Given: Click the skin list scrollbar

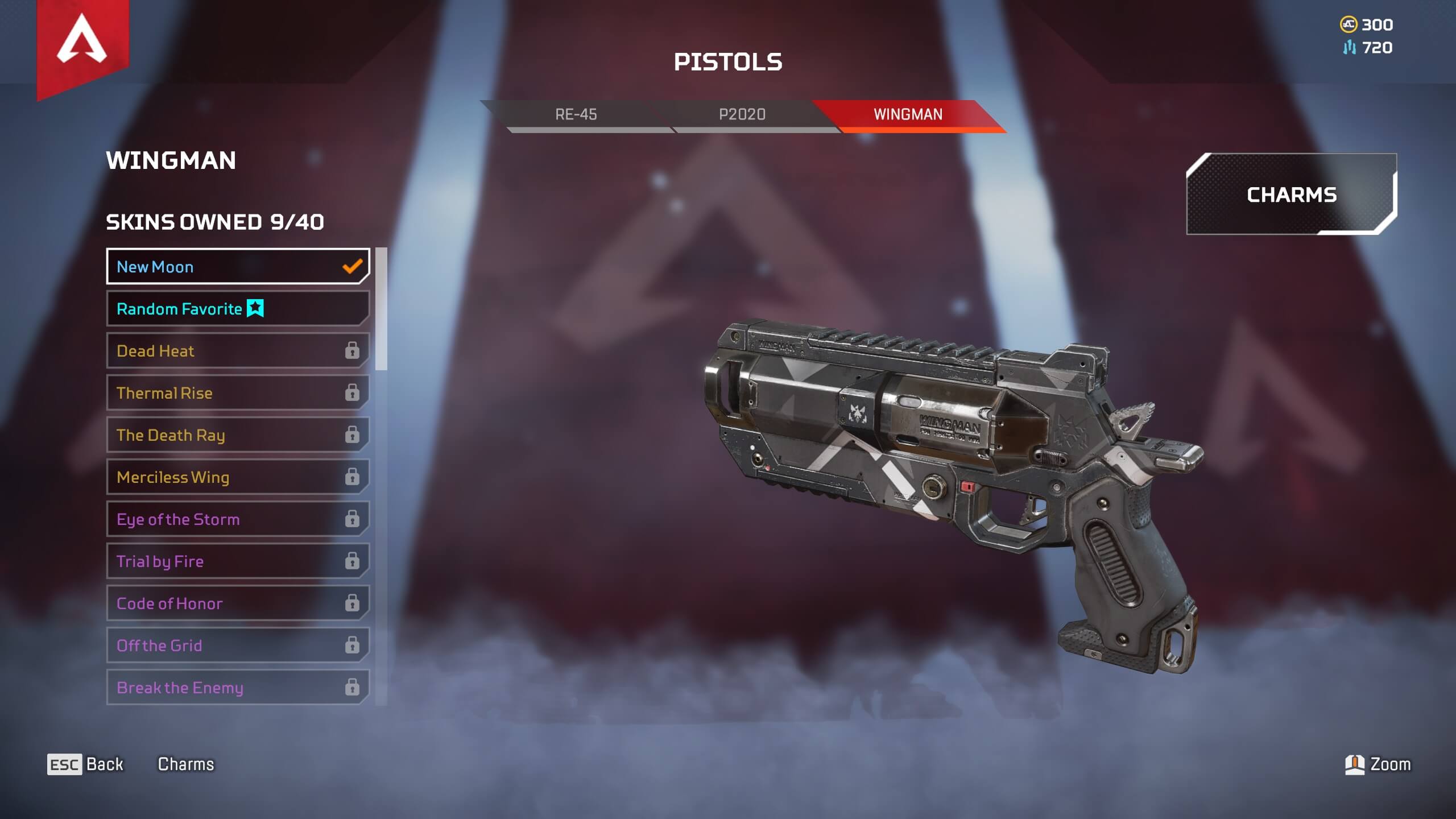Looking at the screenshot, I should click(x=381, y=309).
